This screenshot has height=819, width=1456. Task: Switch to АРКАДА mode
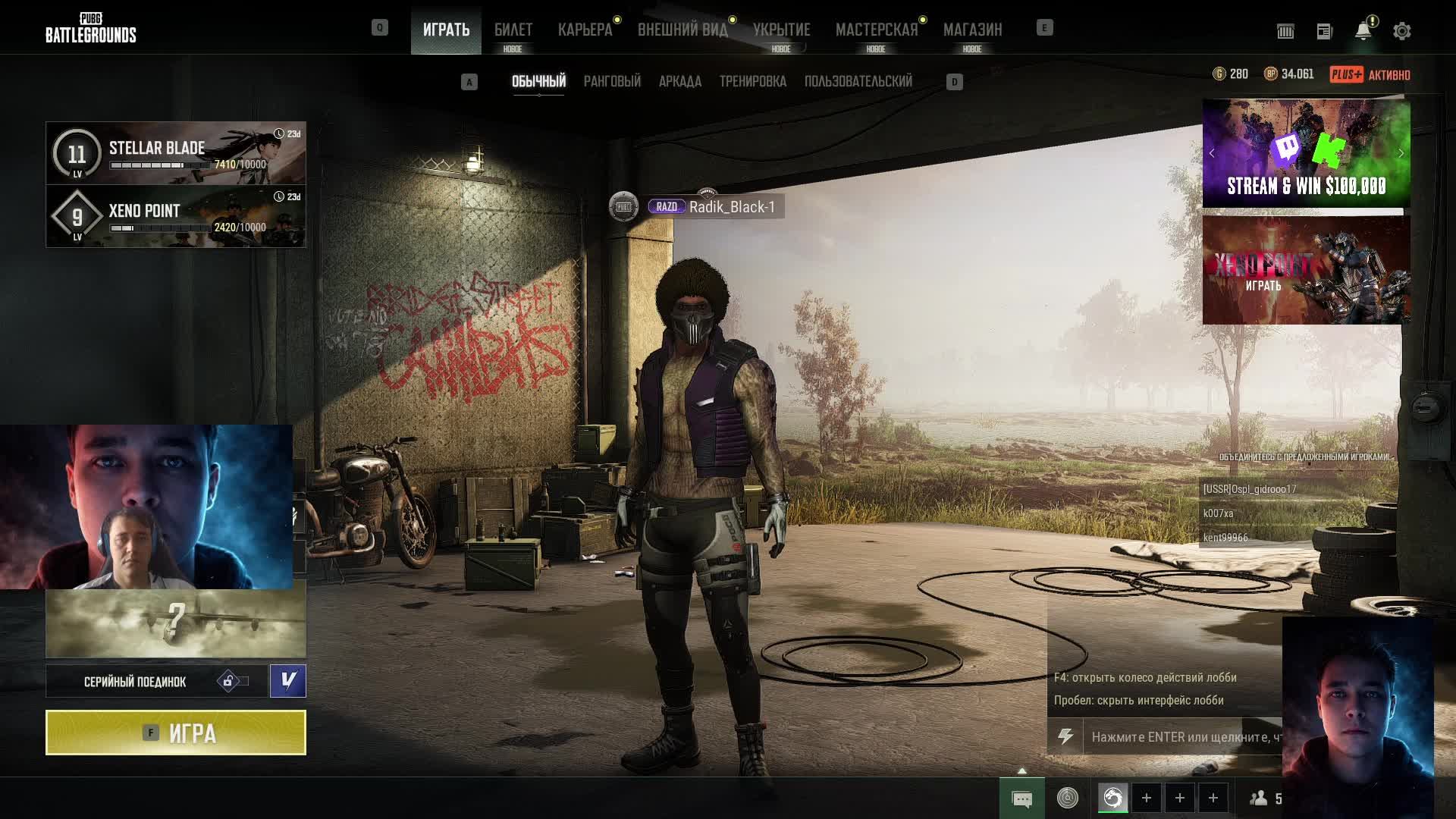[679, 81]
